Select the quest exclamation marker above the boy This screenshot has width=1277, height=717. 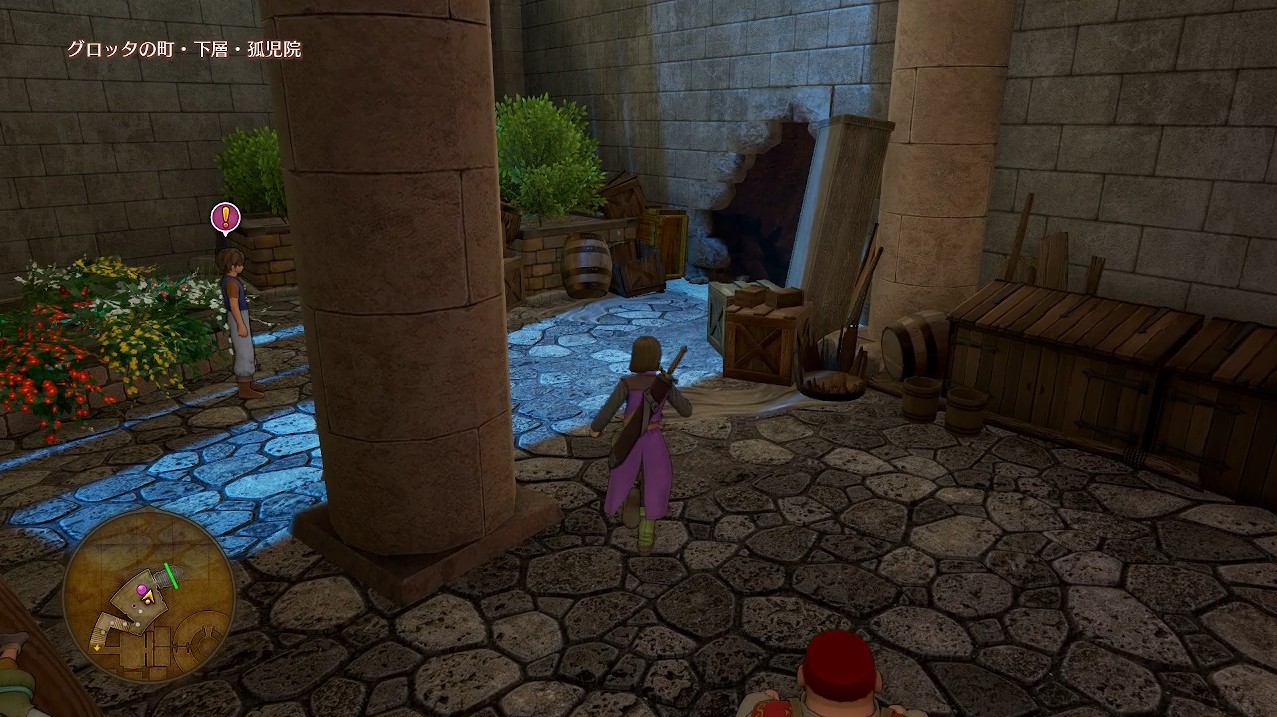(x=225, y=217)
